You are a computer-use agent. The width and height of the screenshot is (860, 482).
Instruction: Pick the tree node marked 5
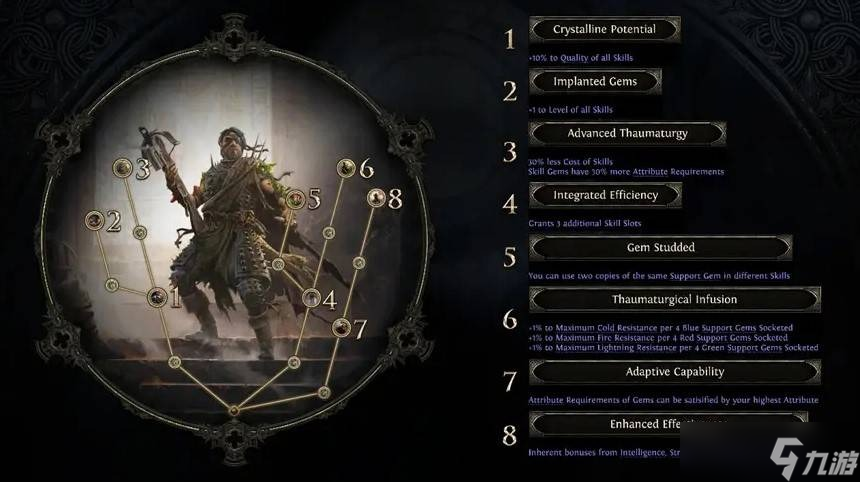[295, 199]
